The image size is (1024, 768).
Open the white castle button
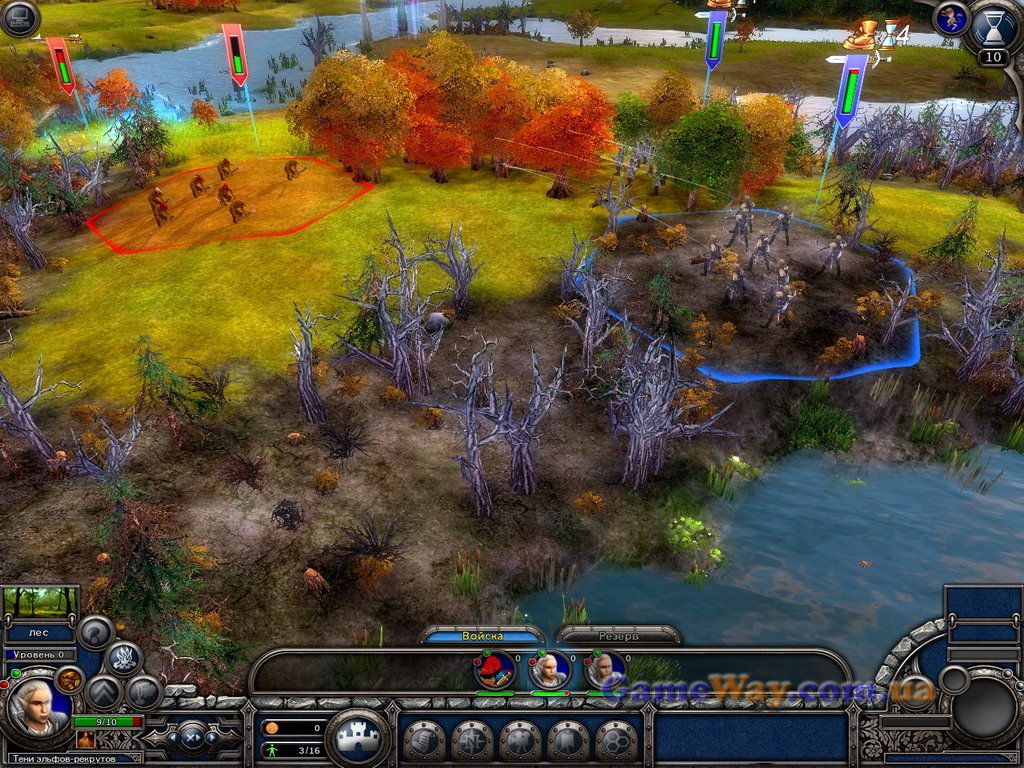[x=357, y=739]
